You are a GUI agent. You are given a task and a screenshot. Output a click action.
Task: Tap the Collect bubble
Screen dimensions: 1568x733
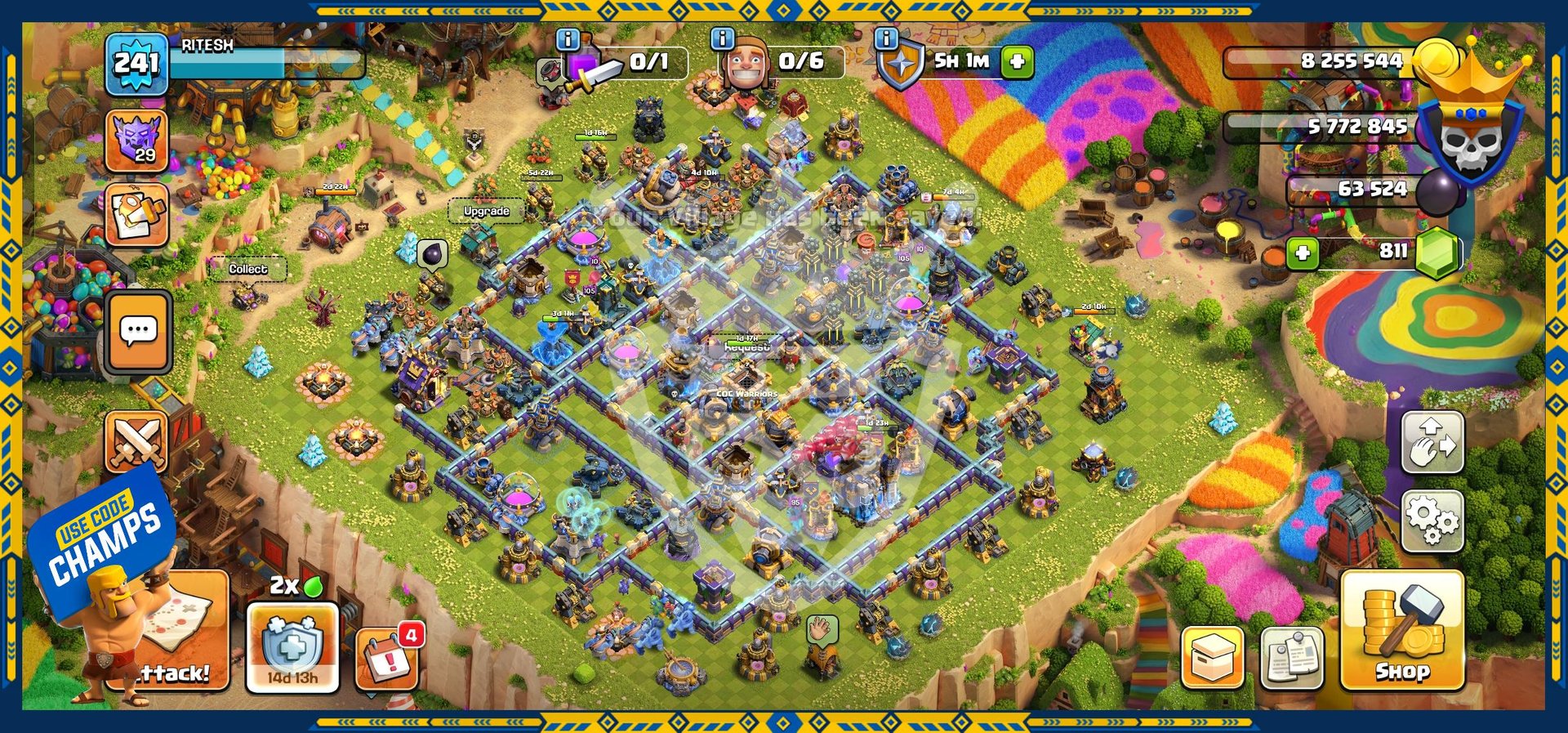click(248, 269)
